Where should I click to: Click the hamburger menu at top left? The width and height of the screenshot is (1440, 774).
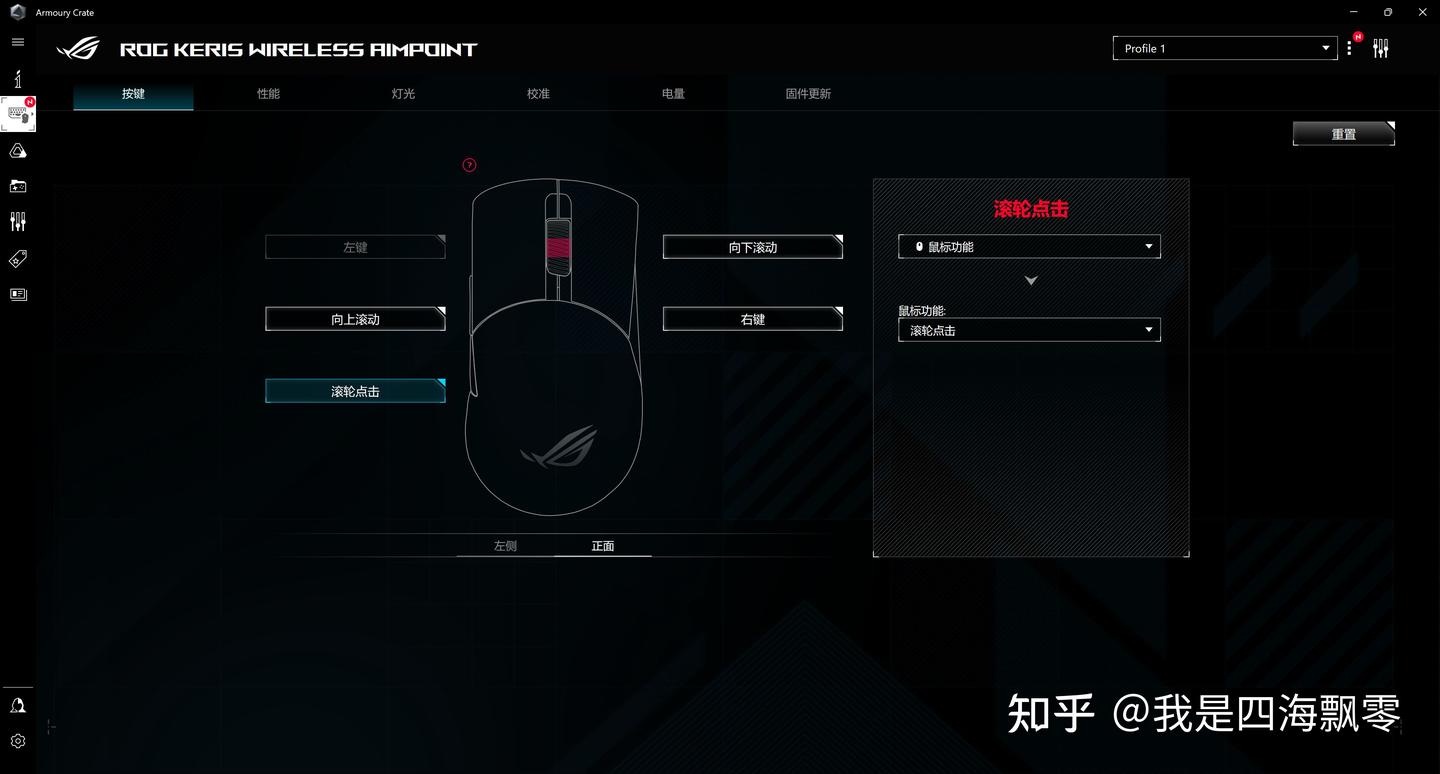coord(17,41)
